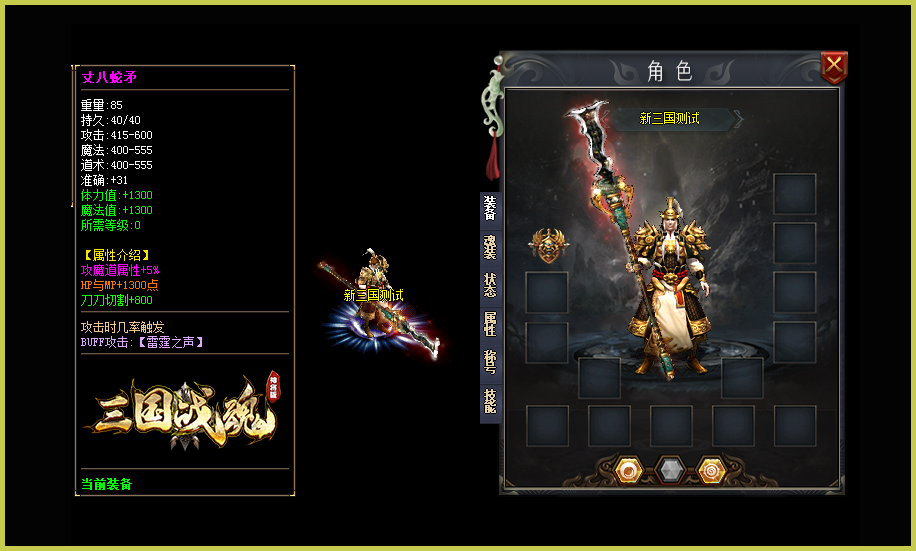Select the 属性 attributes tab
Image resolution: width=916 pixels, height=551 pixels.
[x=490, y=323]
